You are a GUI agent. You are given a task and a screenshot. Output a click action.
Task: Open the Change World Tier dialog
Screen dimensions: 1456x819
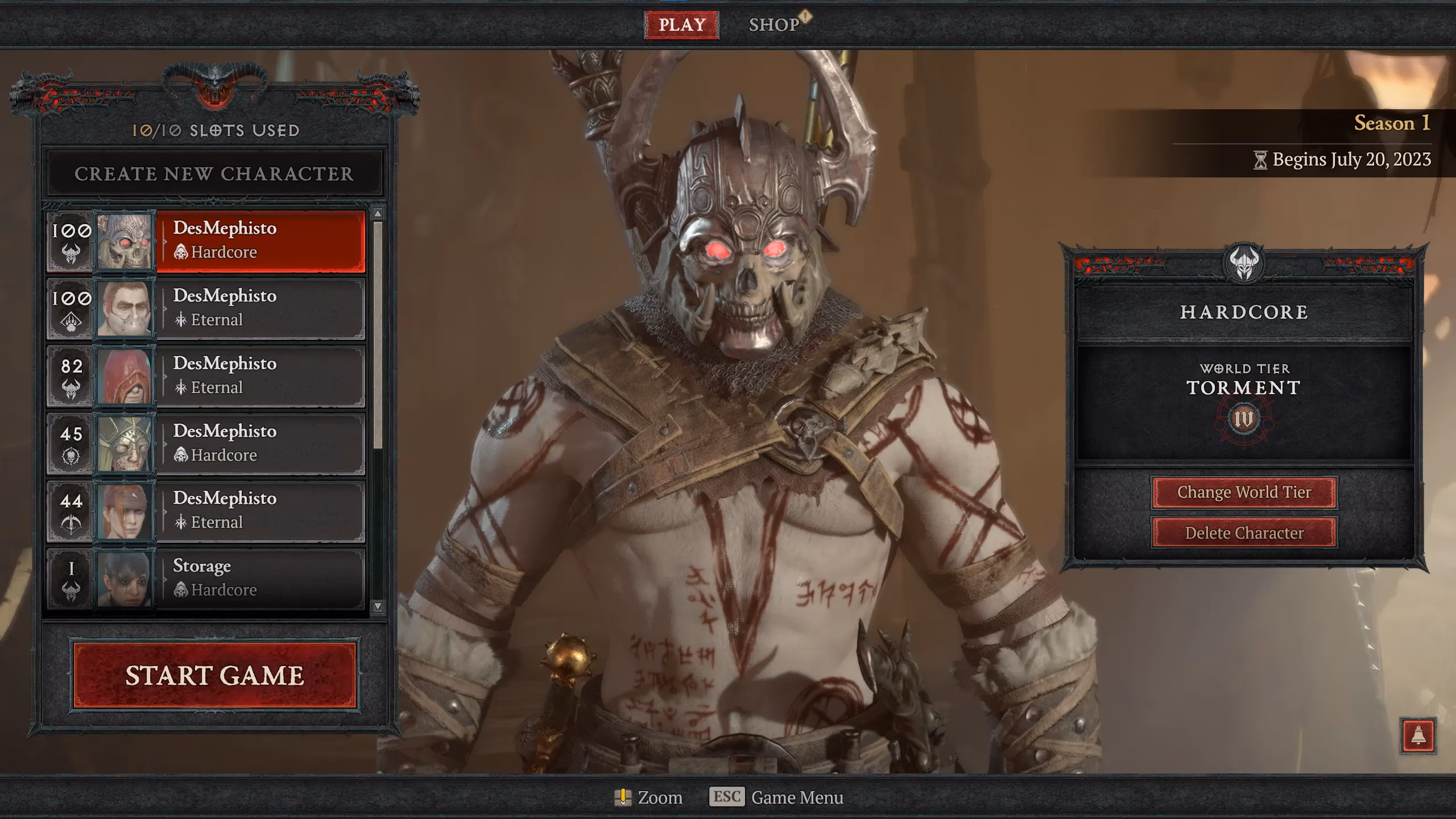pyautogui.click(x=1246, y=493)
